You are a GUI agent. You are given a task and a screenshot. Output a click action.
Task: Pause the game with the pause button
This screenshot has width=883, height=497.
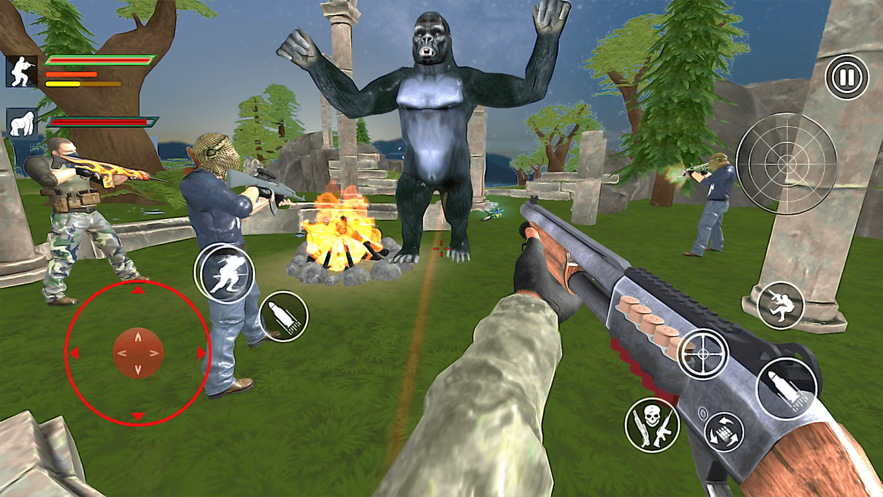click(846, 78)
